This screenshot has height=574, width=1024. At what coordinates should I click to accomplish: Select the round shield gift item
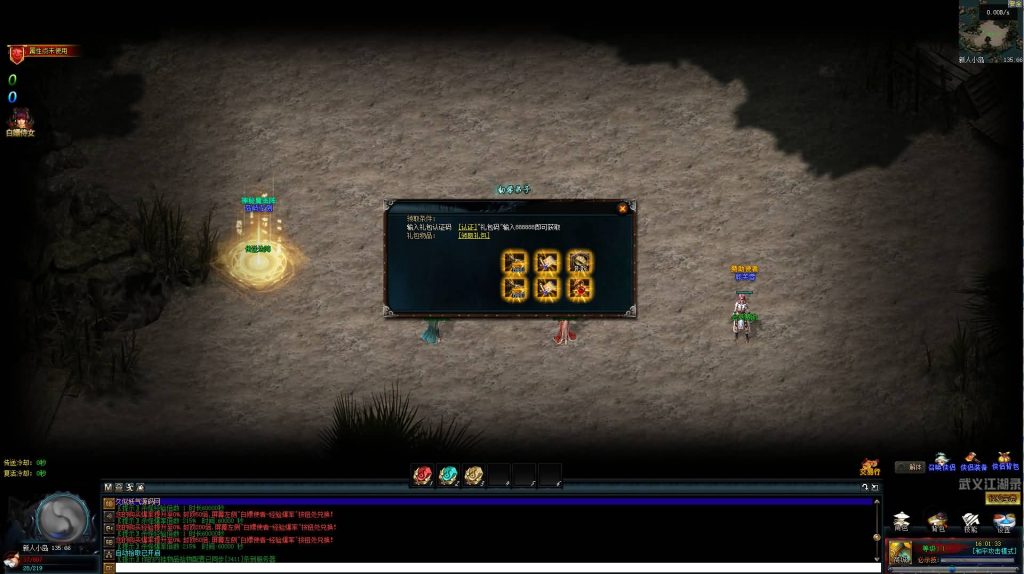tap(579, 262)
